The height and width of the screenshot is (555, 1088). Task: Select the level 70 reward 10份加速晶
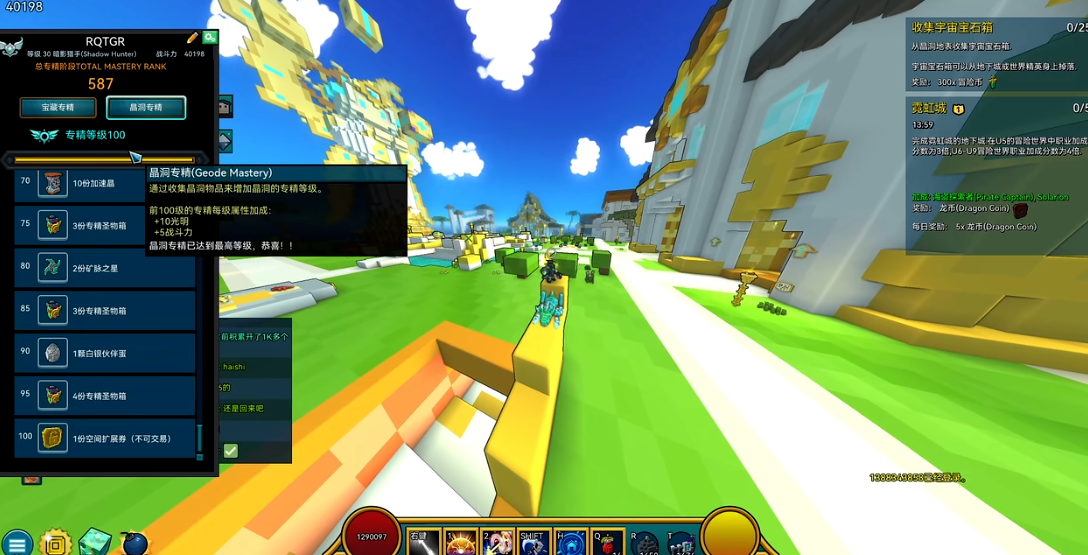pos(105,184)
